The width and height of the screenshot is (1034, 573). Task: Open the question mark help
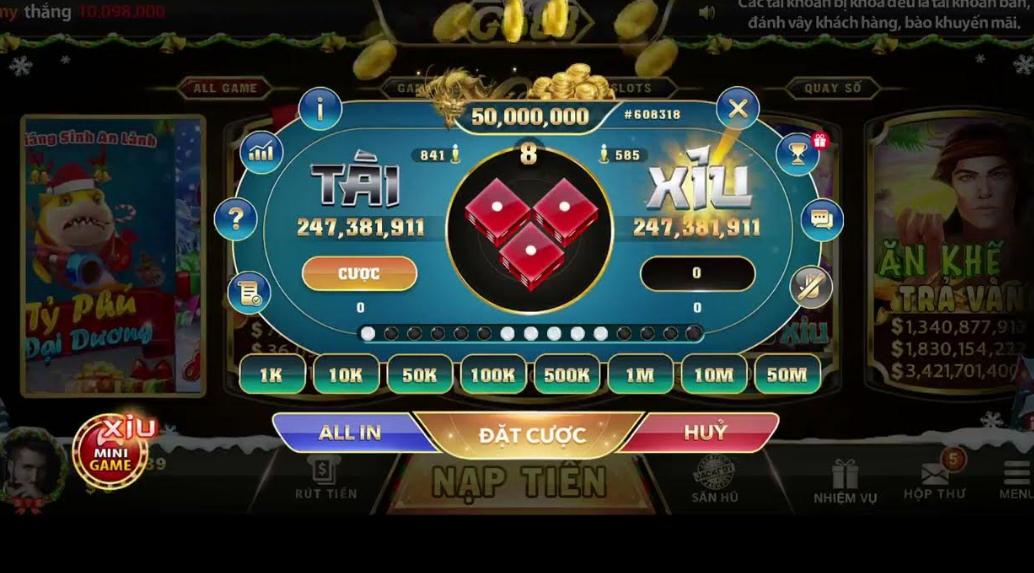(236, 218)
